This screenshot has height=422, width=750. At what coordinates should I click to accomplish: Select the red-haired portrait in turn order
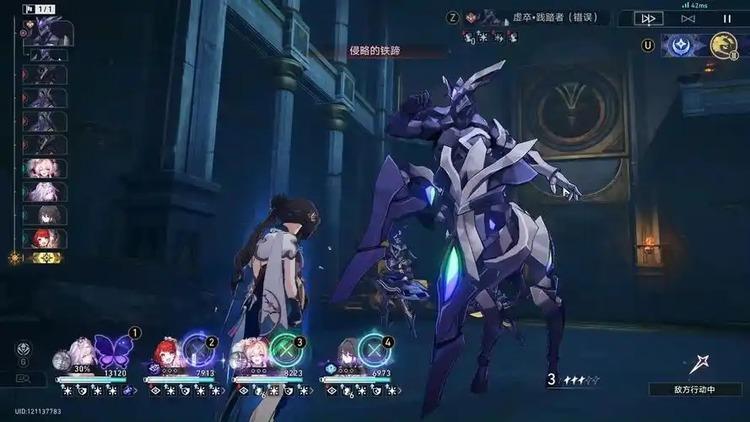(x=46, y=238)
